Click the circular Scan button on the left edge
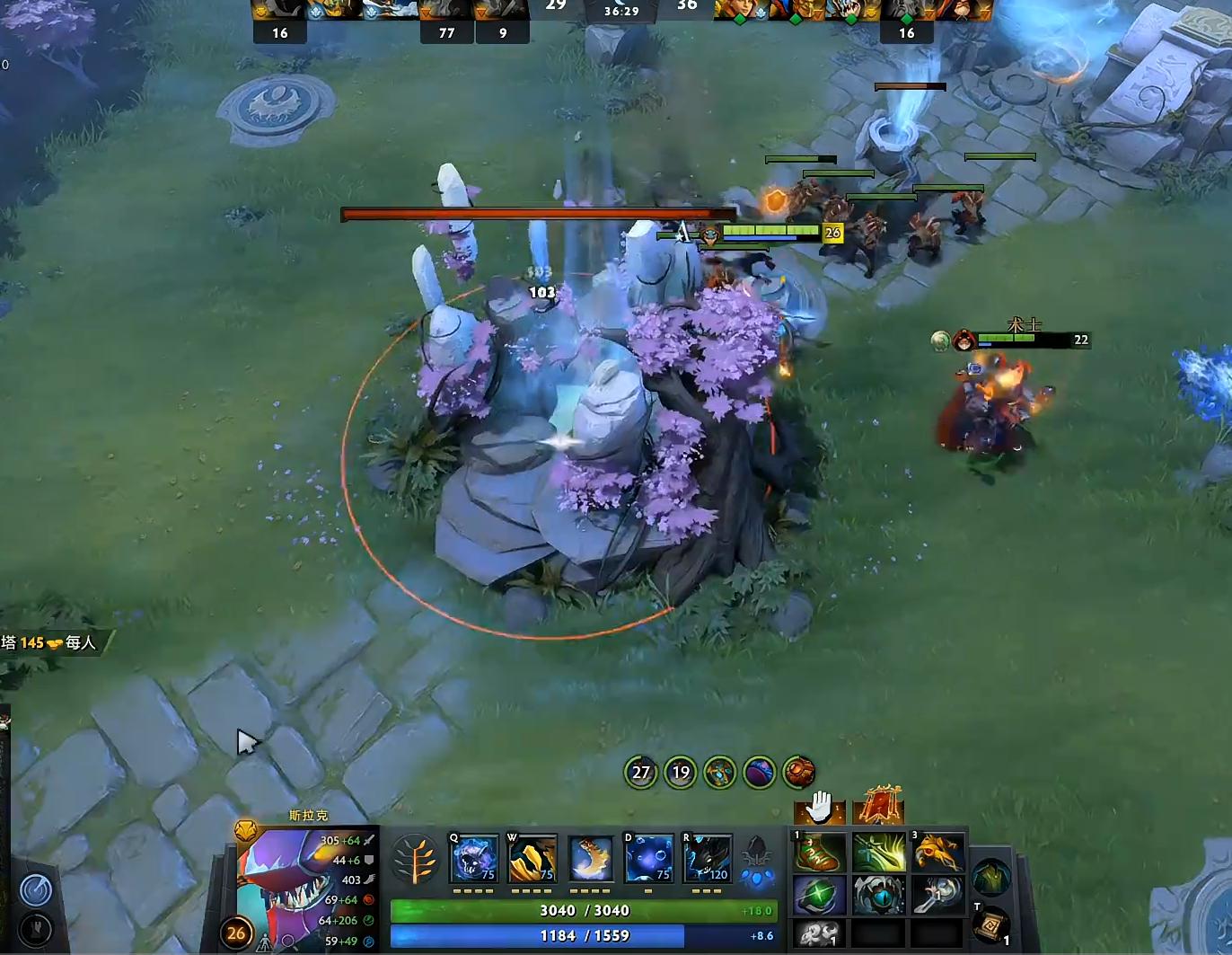Screen dimensions: 1232x955 coord(37,890)
